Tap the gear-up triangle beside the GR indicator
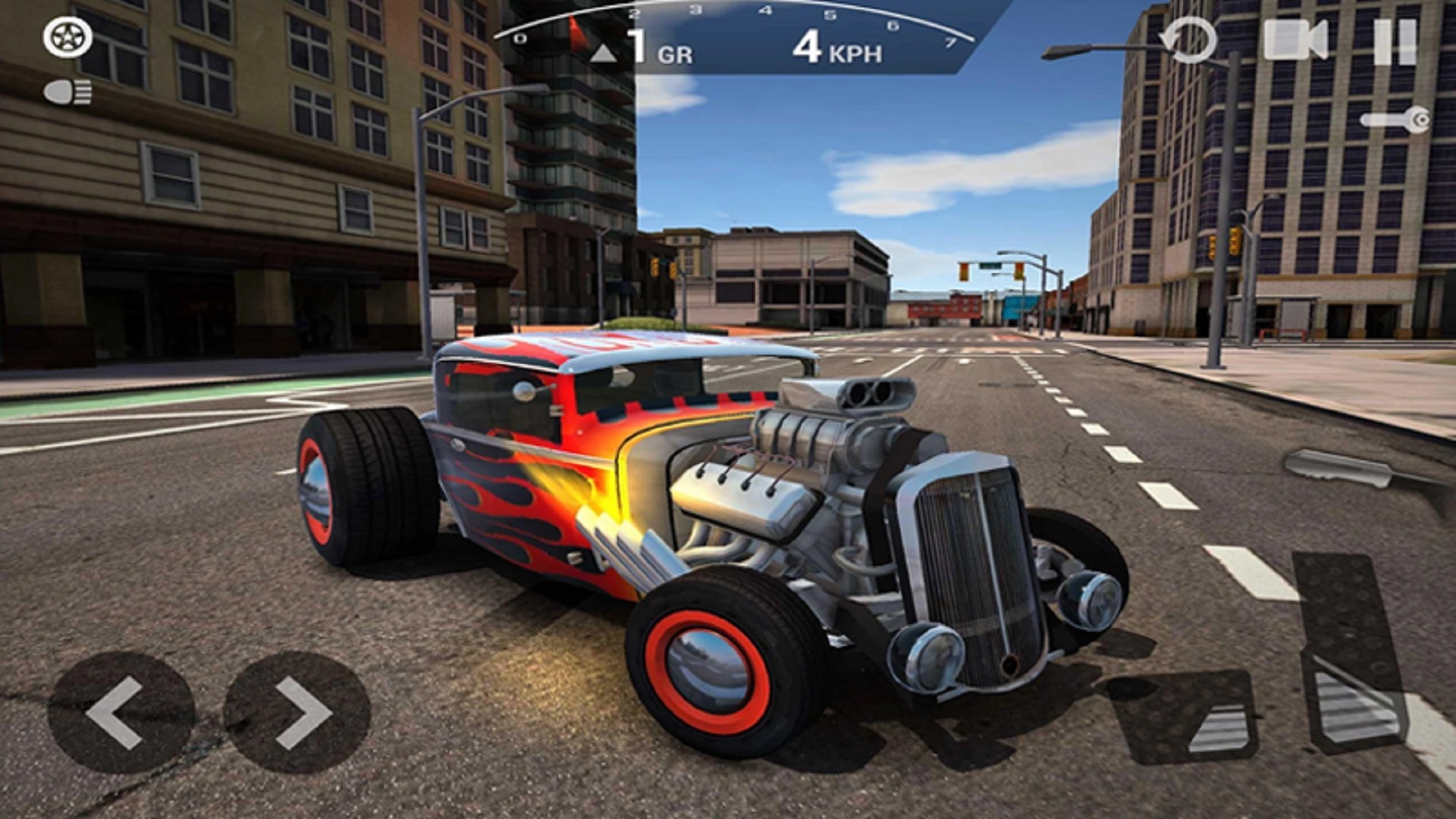This screenshot has width=1456, height=819. [x=603, y=52]
